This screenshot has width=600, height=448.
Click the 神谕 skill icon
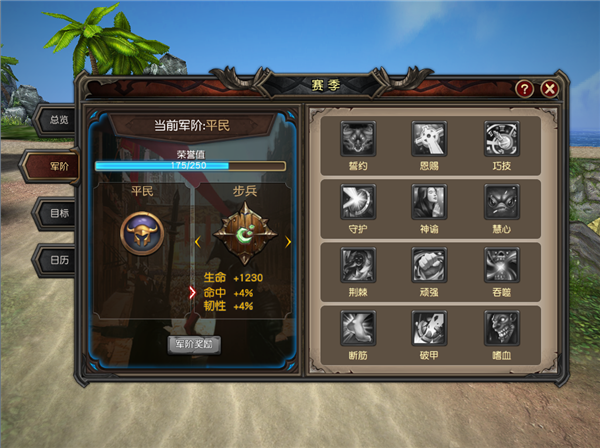pyautogui.click(x=428, y=201)
